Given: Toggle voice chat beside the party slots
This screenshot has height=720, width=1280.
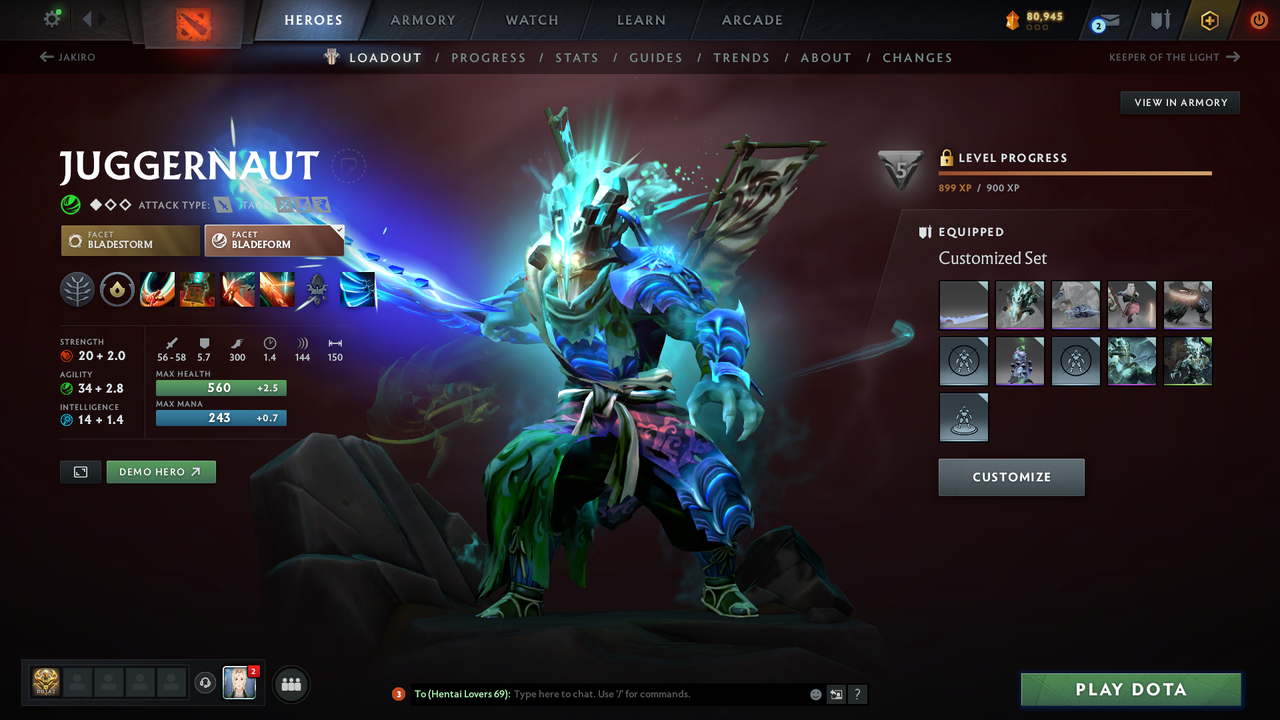Looking at the screenshot, I should coord(207,683).
